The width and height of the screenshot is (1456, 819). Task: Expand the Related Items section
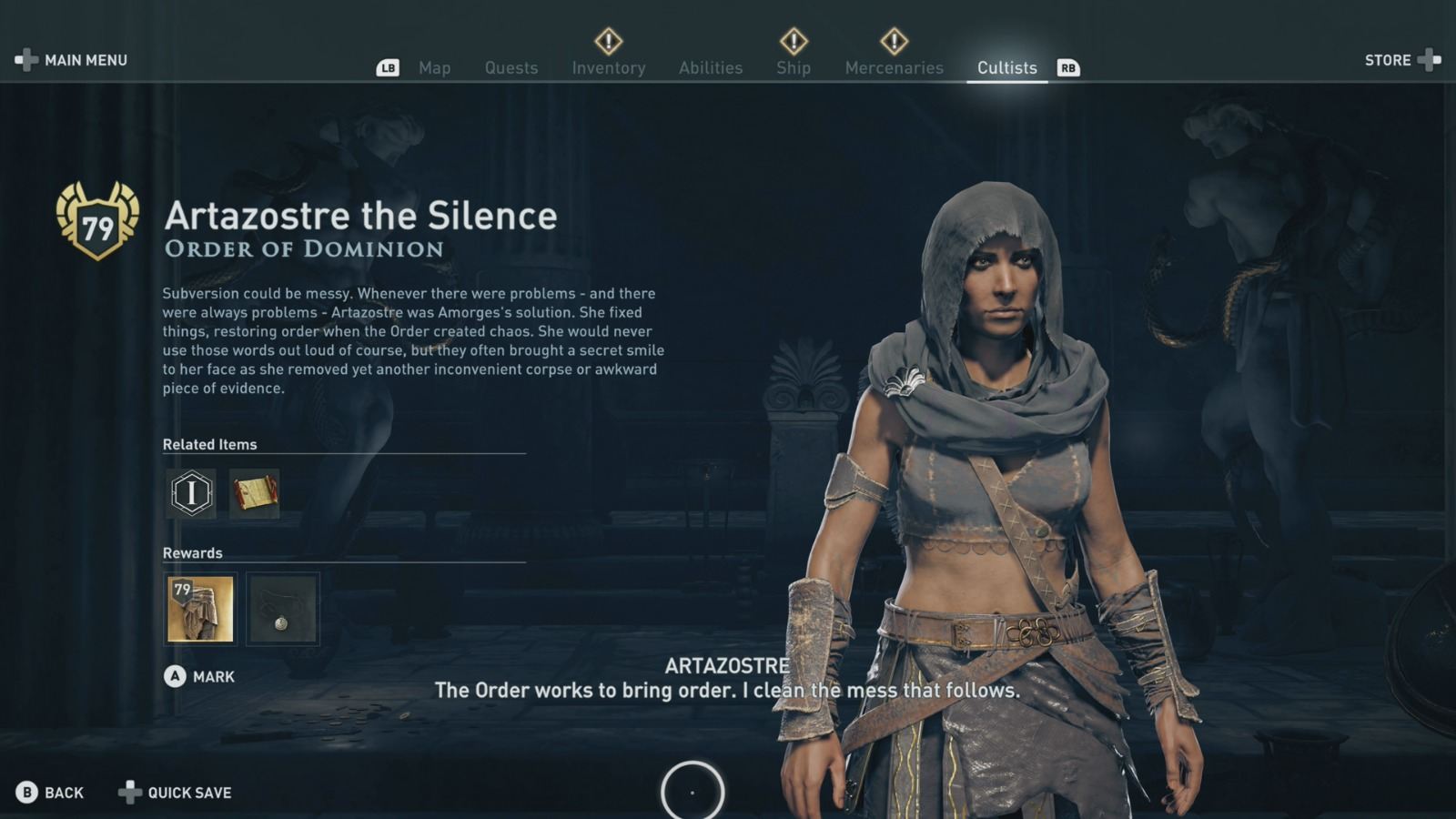pos(209,444)
